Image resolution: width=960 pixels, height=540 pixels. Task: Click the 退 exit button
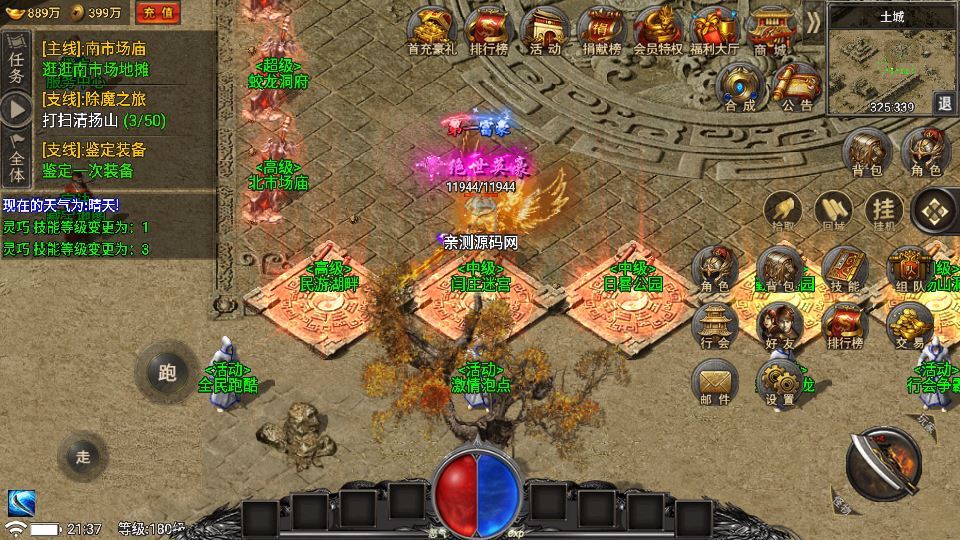tap(944, 102)
